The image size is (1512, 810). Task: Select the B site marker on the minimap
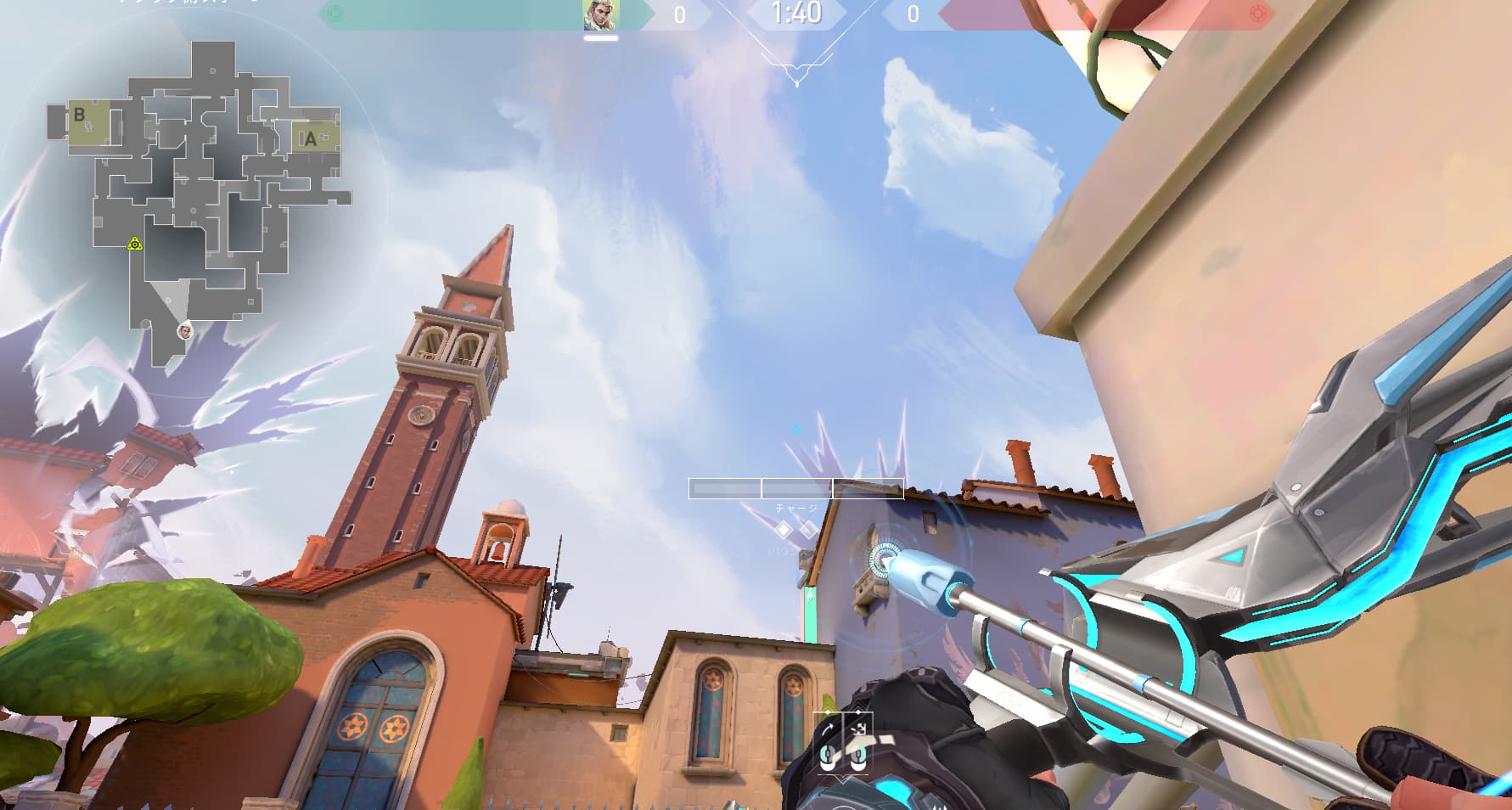[80, 115]
